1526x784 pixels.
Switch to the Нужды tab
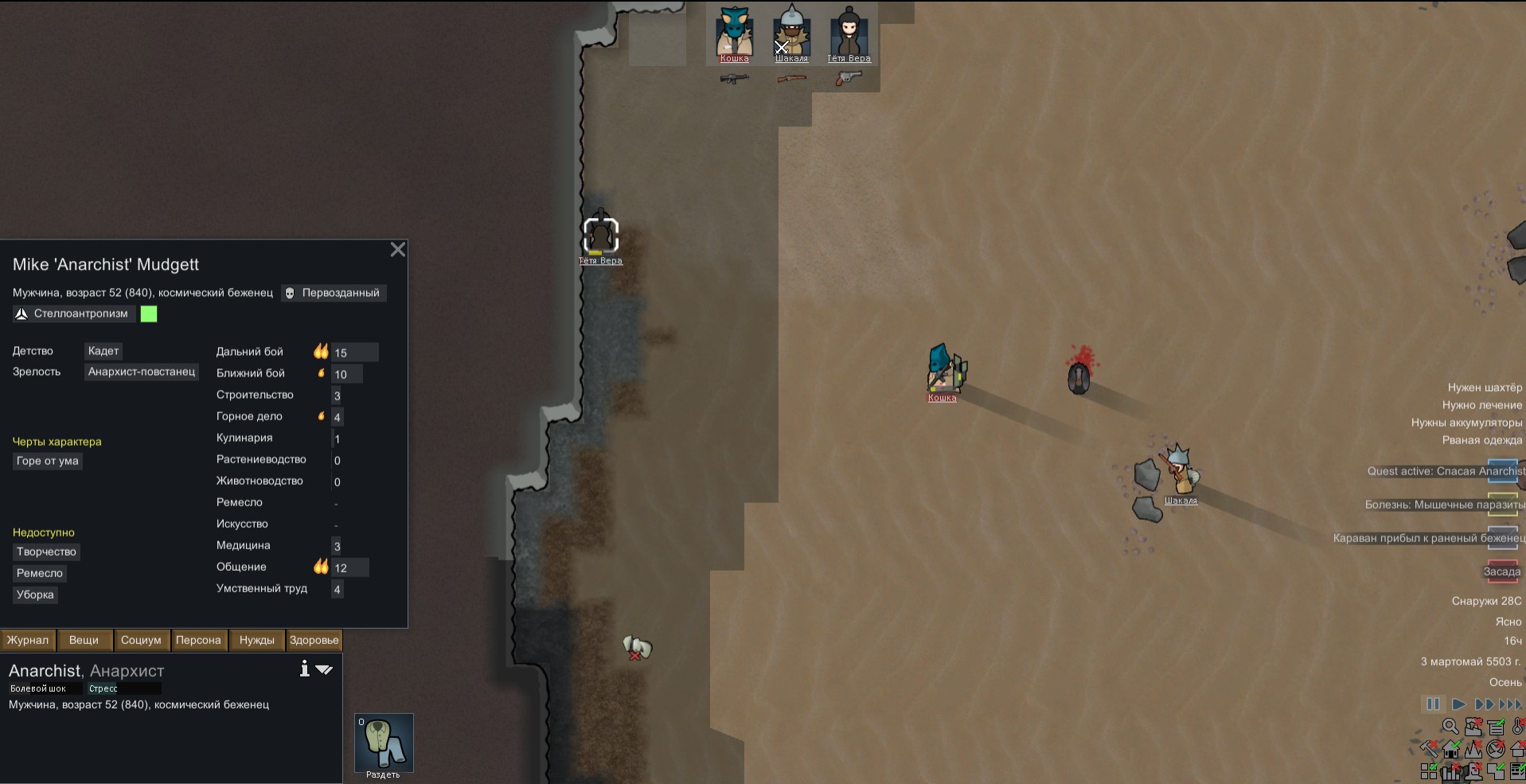256,640
